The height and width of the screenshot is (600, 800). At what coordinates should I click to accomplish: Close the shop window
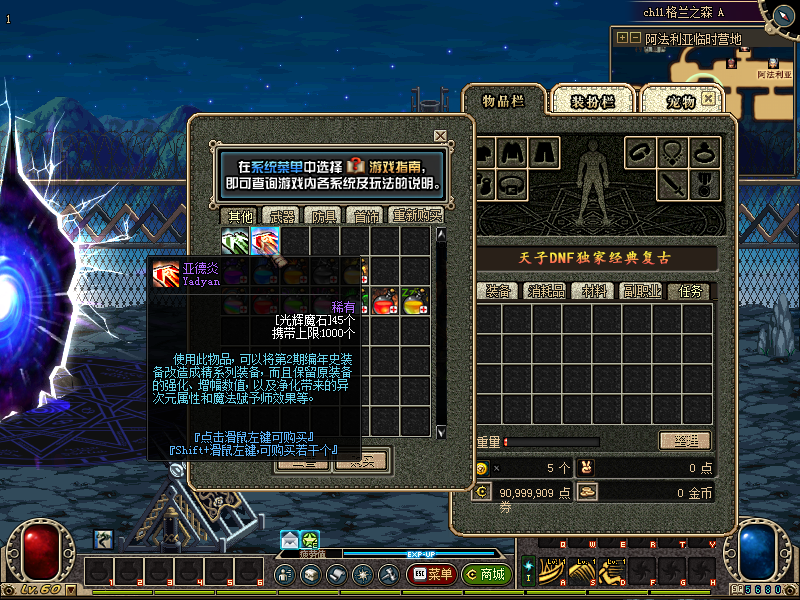pos(440,136)
